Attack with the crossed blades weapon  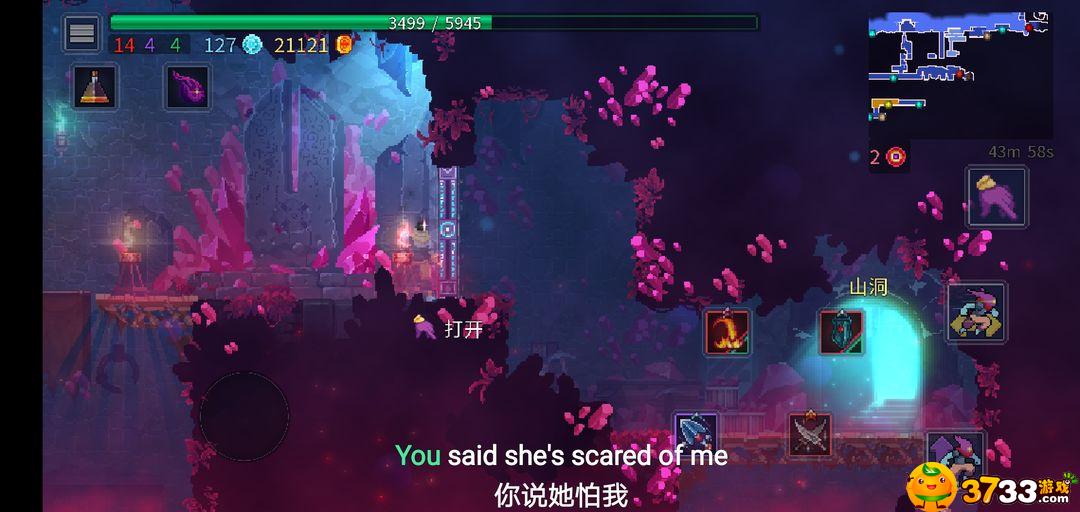coord(809,435)
